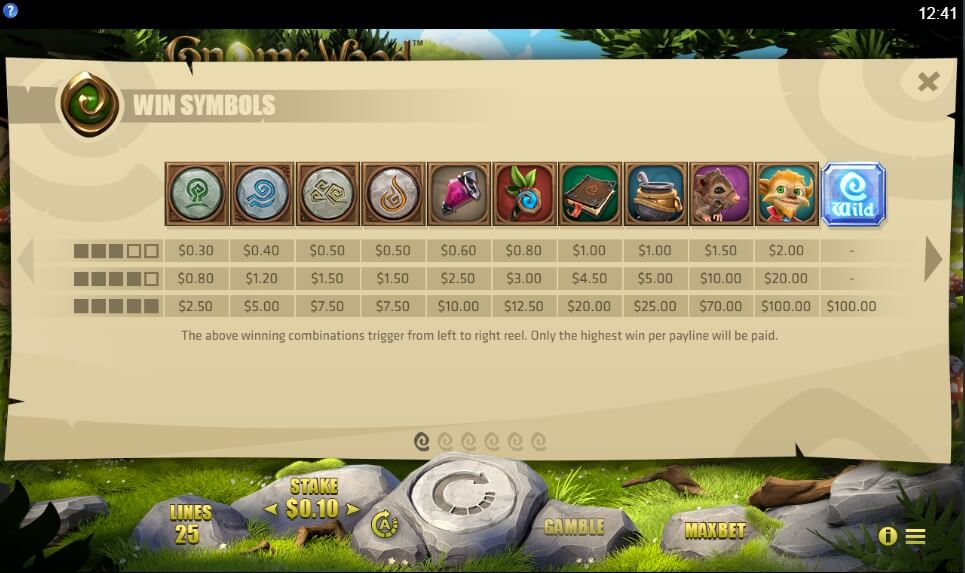
Task: Open the Gamble feature
Action: click(x=573, y=526)
